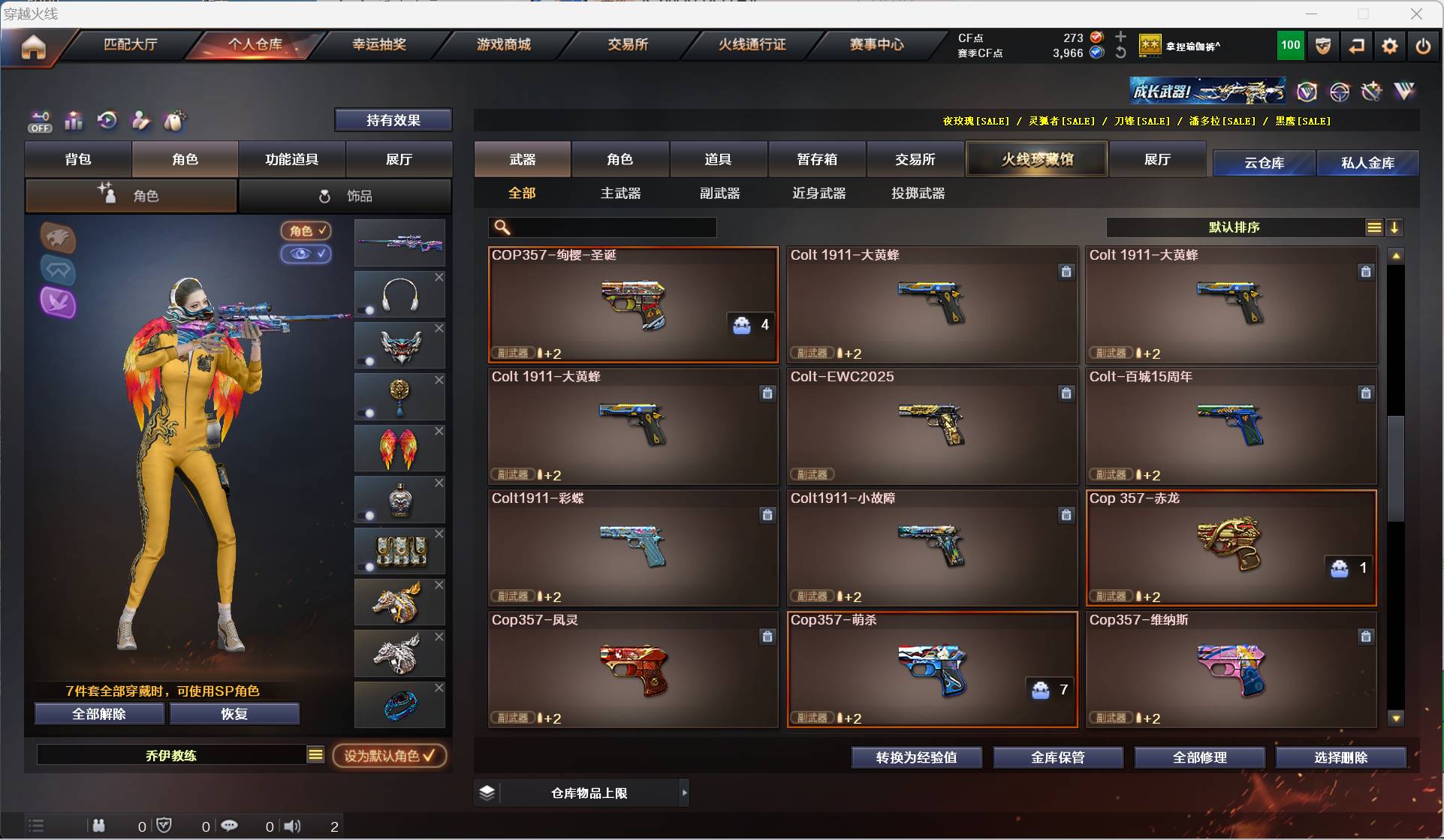Expand the 仓库物品上限 arrow
Image resolution: width=1444 pixels, height=840 pixels.
click(x=684, y=792)
